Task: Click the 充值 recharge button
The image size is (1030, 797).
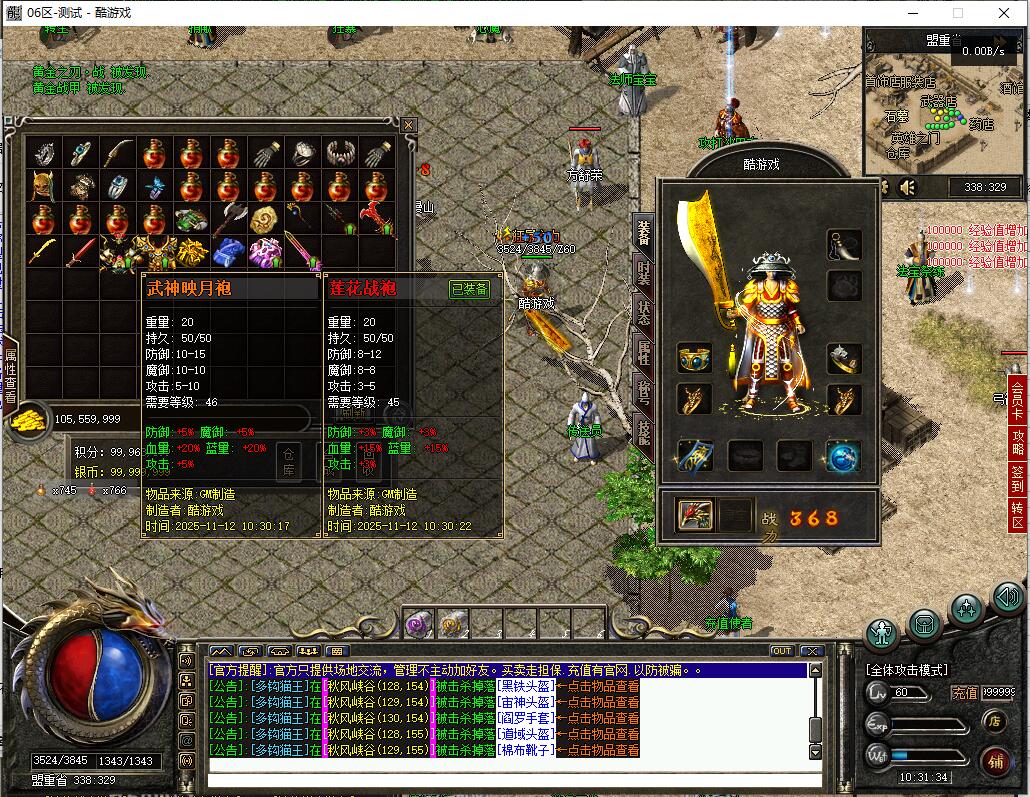Action: pos(964,692)
